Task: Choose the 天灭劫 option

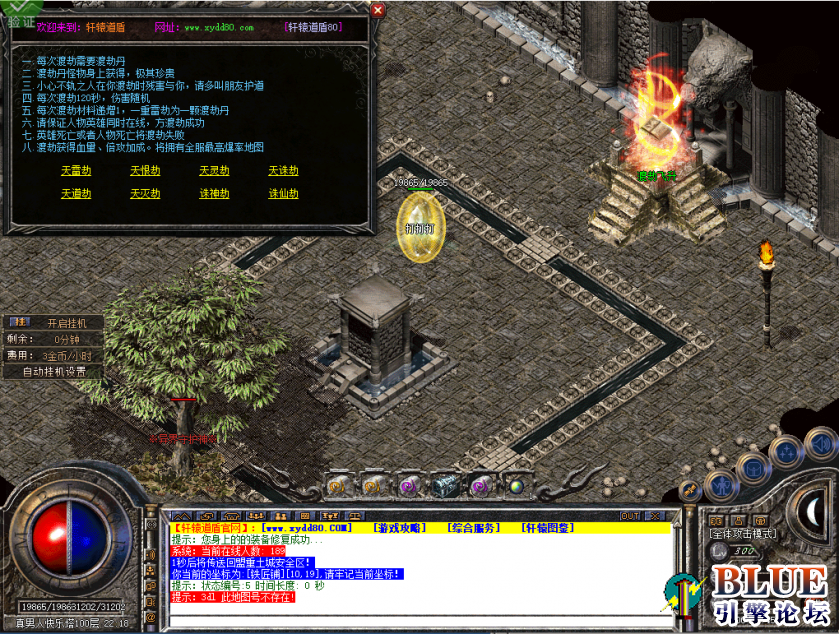Action: tap(145, 194)
